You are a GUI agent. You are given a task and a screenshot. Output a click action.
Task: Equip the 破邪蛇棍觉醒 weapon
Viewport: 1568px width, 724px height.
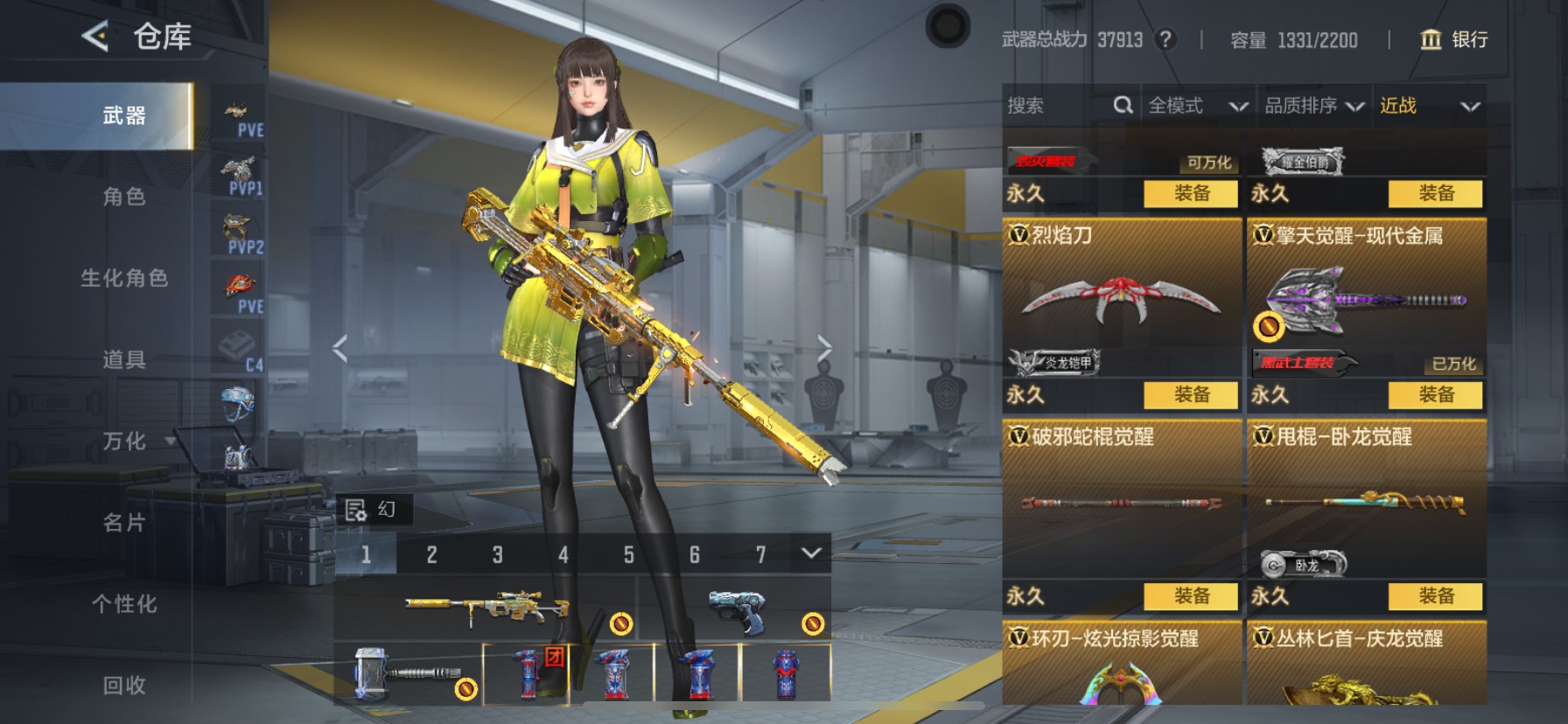click(x=1192, y=596)
